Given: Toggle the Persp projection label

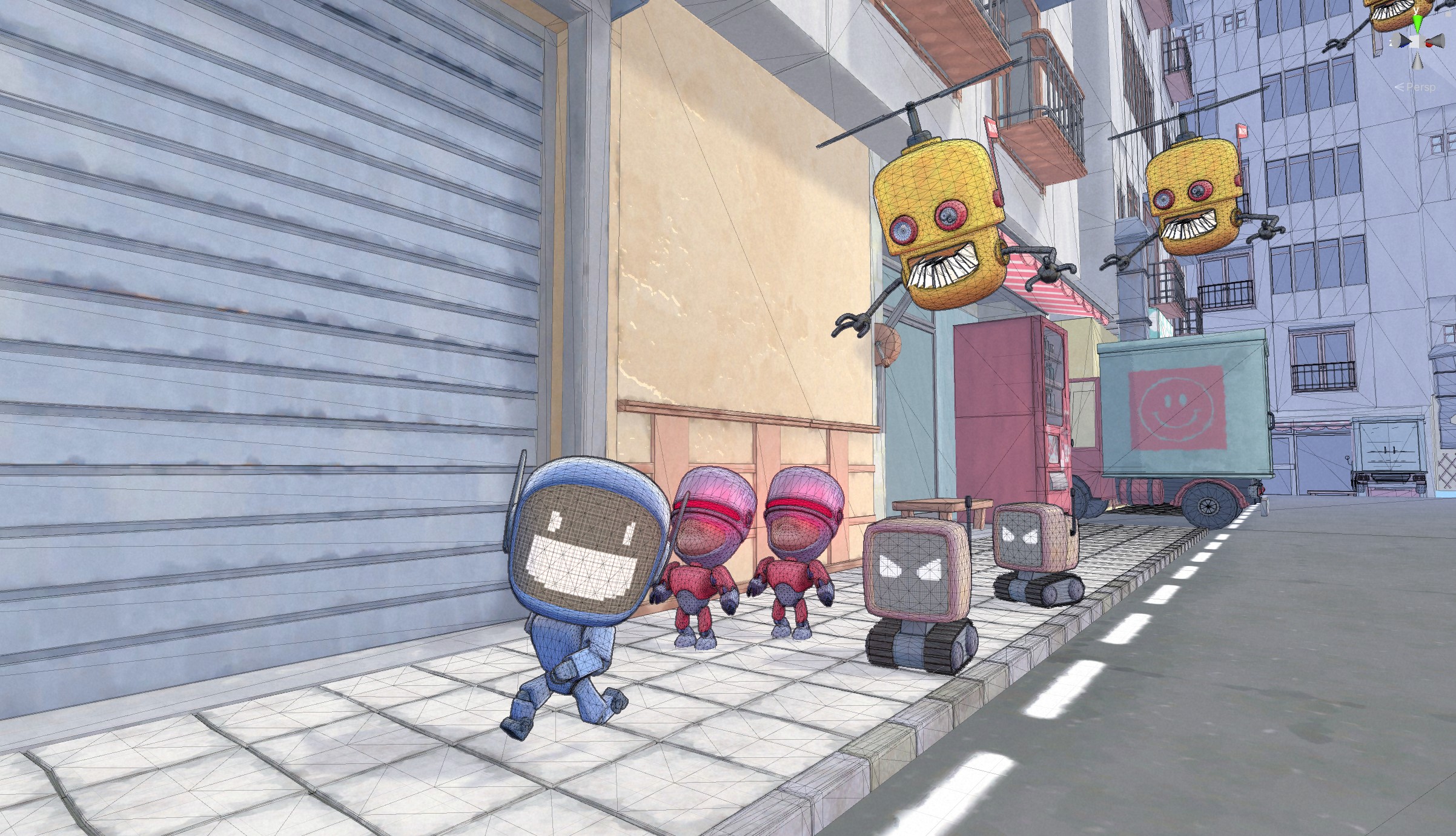Looking at the screenshot, I should [1418, 87].
